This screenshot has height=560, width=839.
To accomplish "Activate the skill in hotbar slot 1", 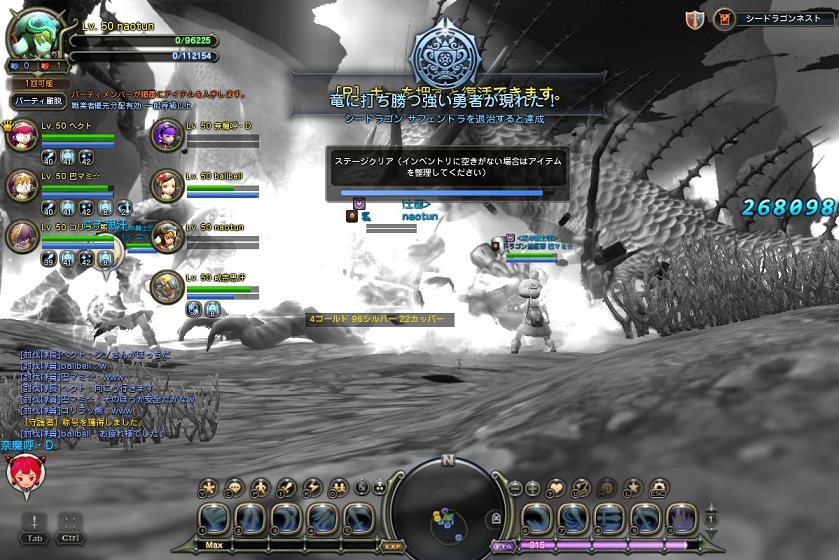I will pos(218,518).
